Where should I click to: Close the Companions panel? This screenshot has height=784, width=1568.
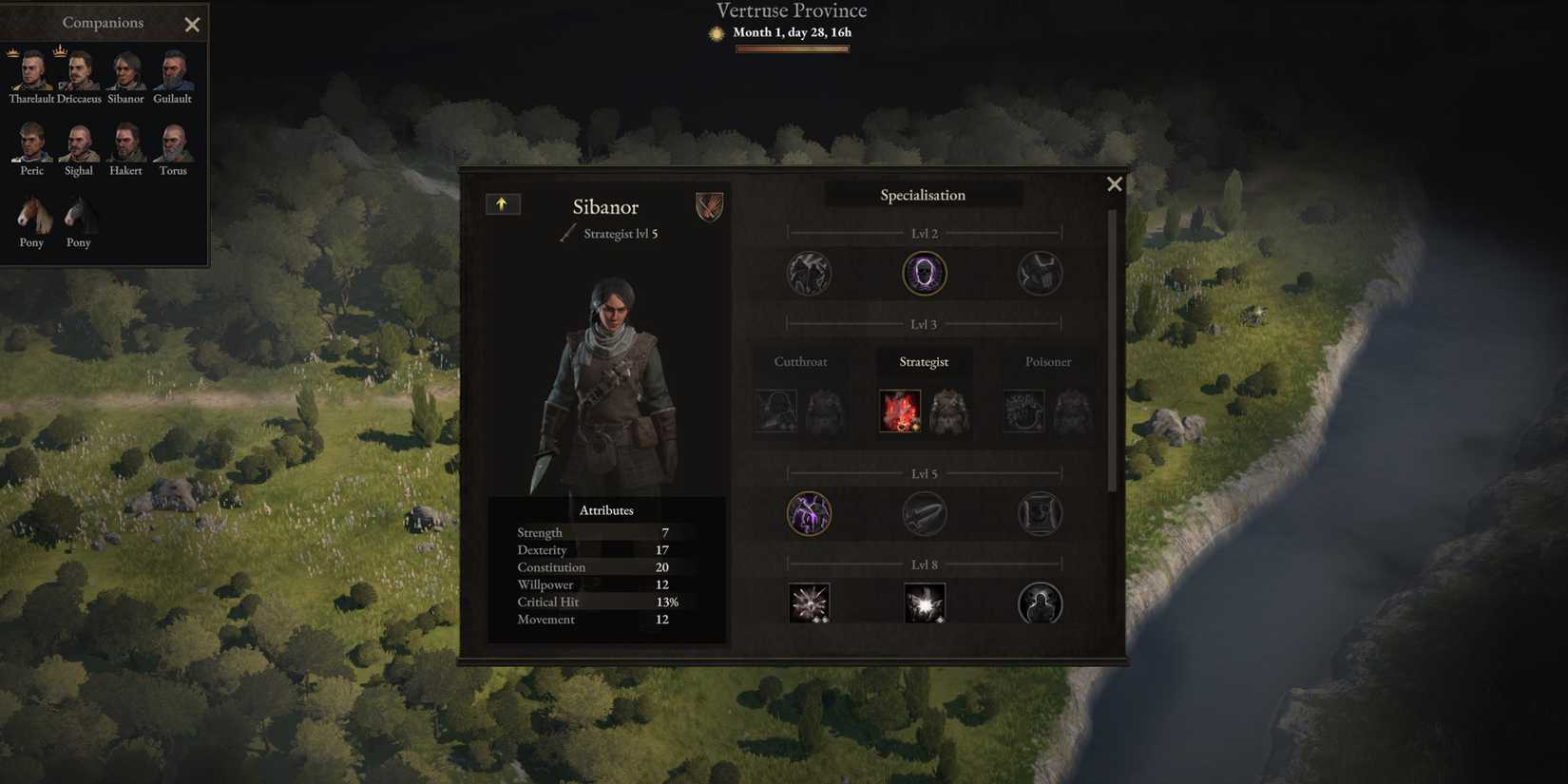192,24
